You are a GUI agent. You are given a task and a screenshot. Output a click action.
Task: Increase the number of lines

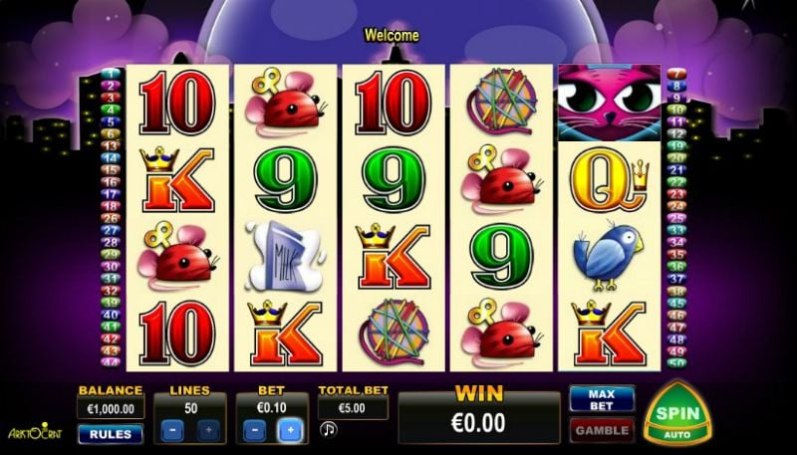209,431
